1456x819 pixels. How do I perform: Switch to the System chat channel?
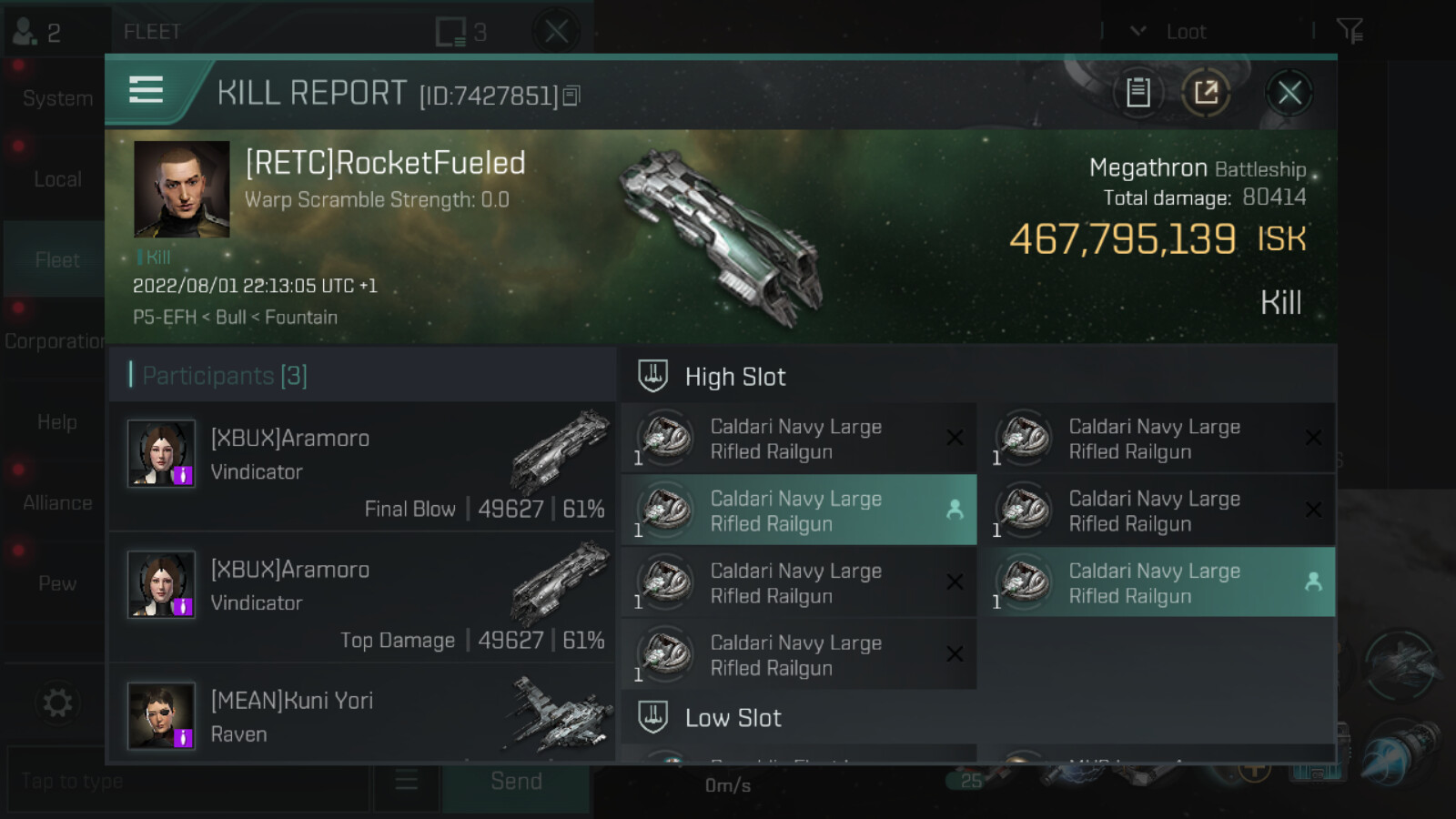tap(56, 98)
